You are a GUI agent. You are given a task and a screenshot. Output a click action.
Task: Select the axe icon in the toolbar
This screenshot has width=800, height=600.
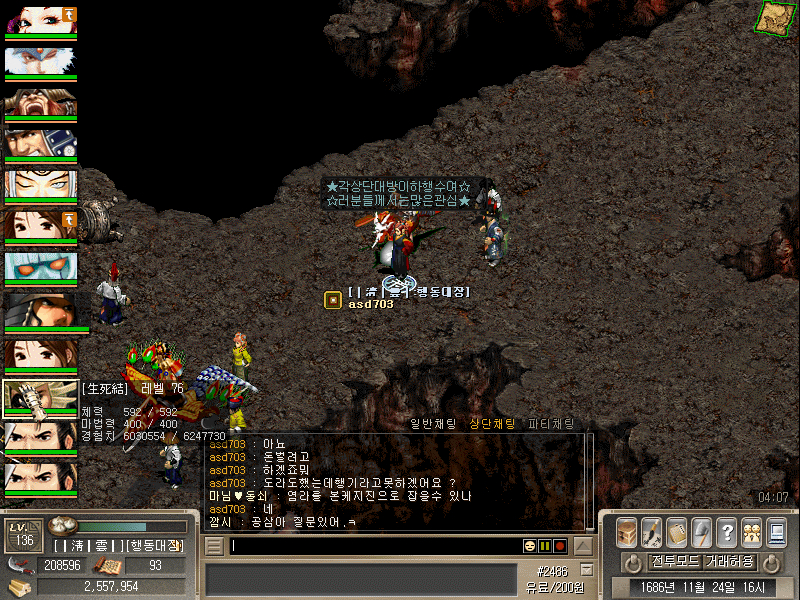click(x=702, y=532)
